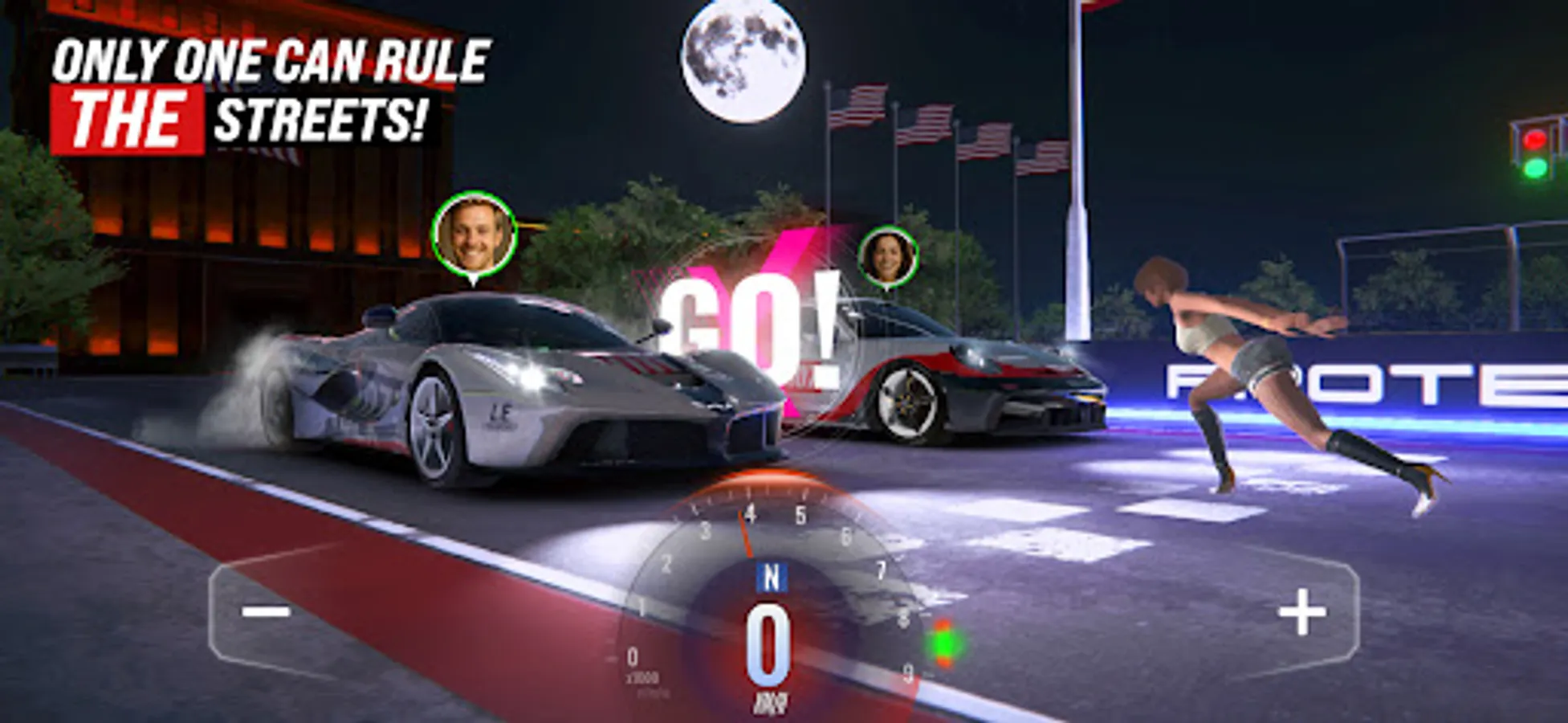Select the ONLY ONE CAN RULE banner
This screenshot has width=1568, height=723.
tap(273, 56)
